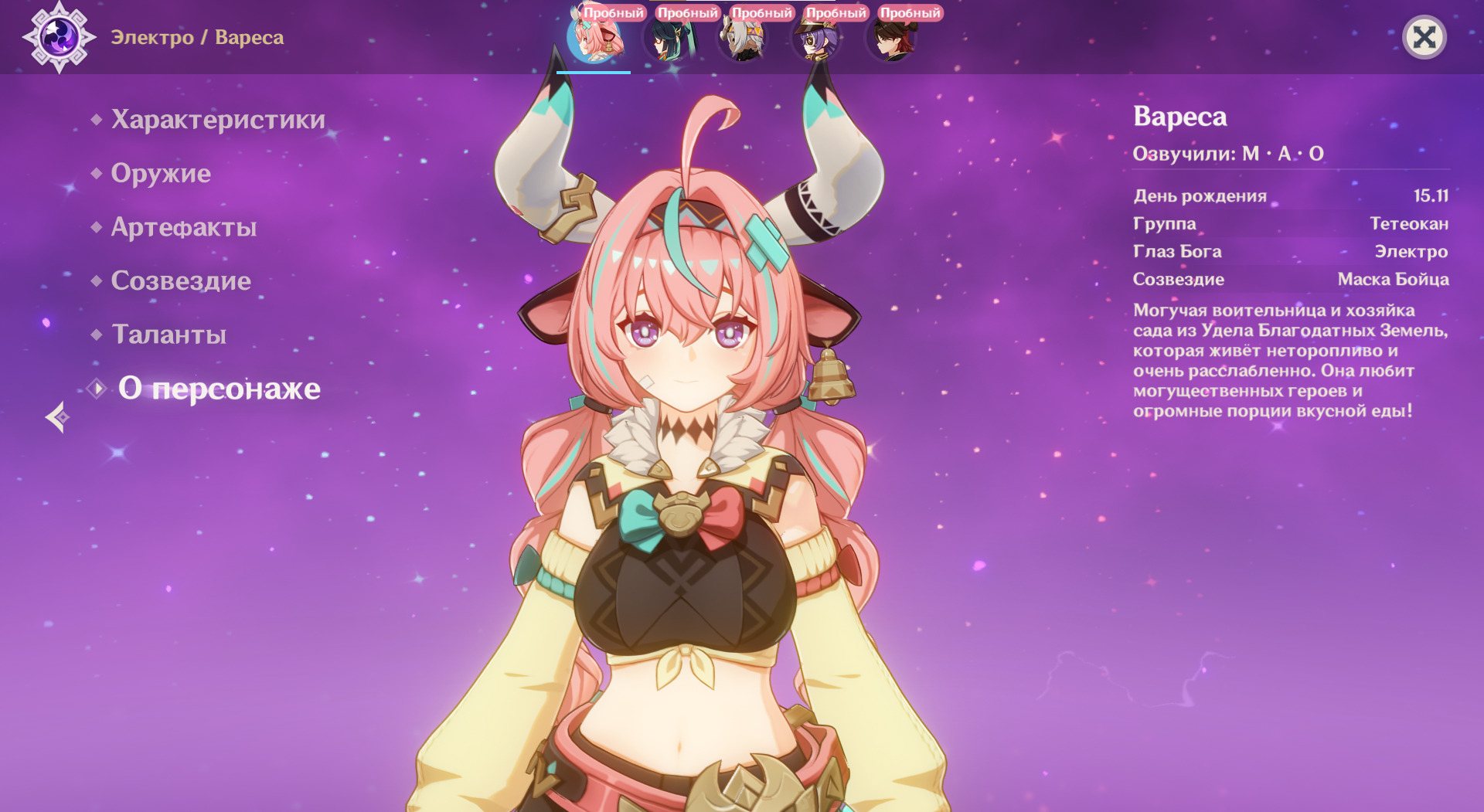Select the pink-haired Vareesa trial portrait
This screenshot has width=1484, height=812.
pyautogui.click(x=594, y=39)
